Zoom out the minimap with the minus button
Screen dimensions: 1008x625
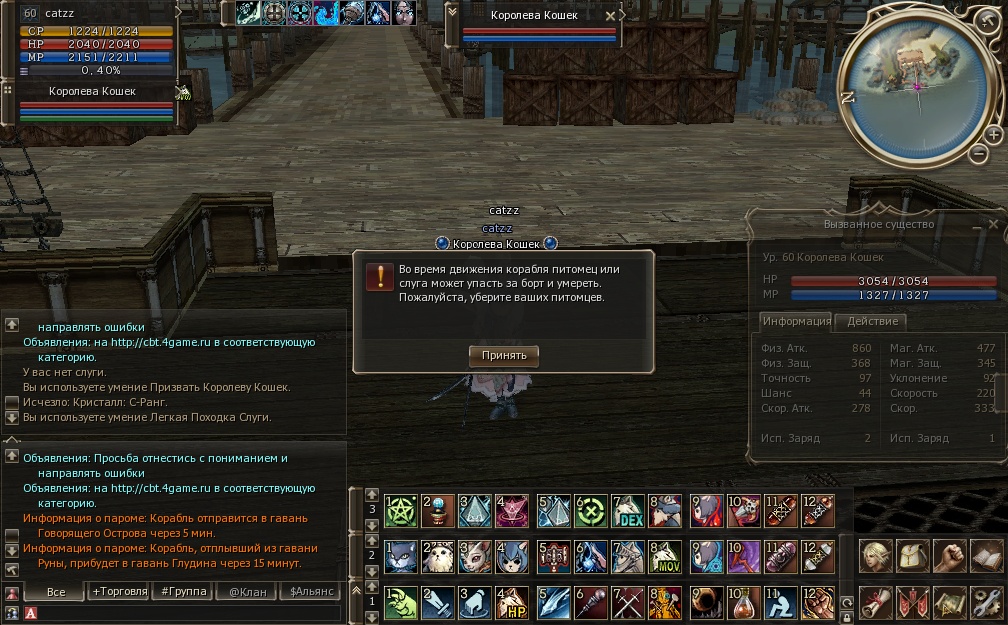pyautogui.click(x=979, y=154)
